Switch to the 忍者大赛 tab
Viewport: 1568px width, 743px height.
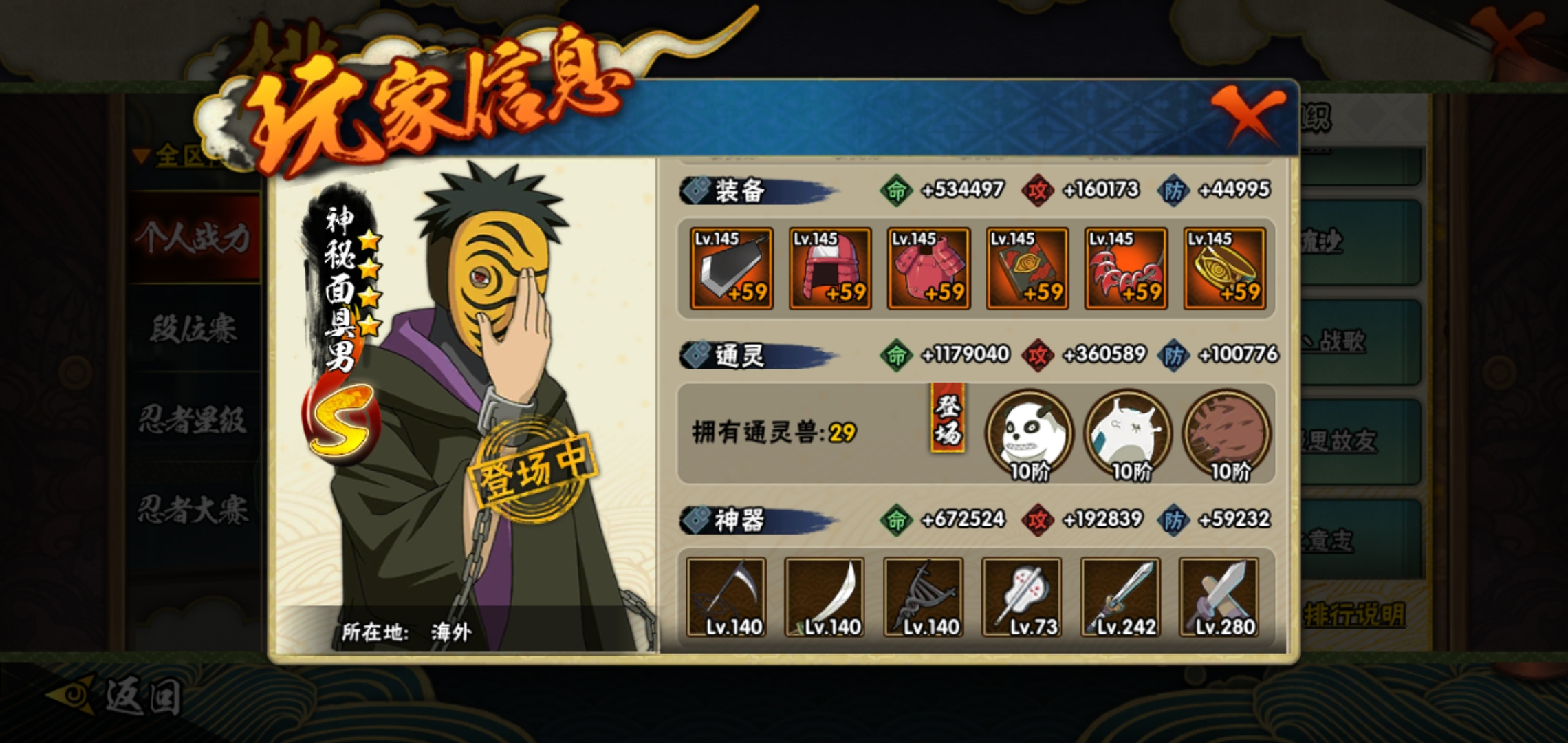[x=193, y=510]
